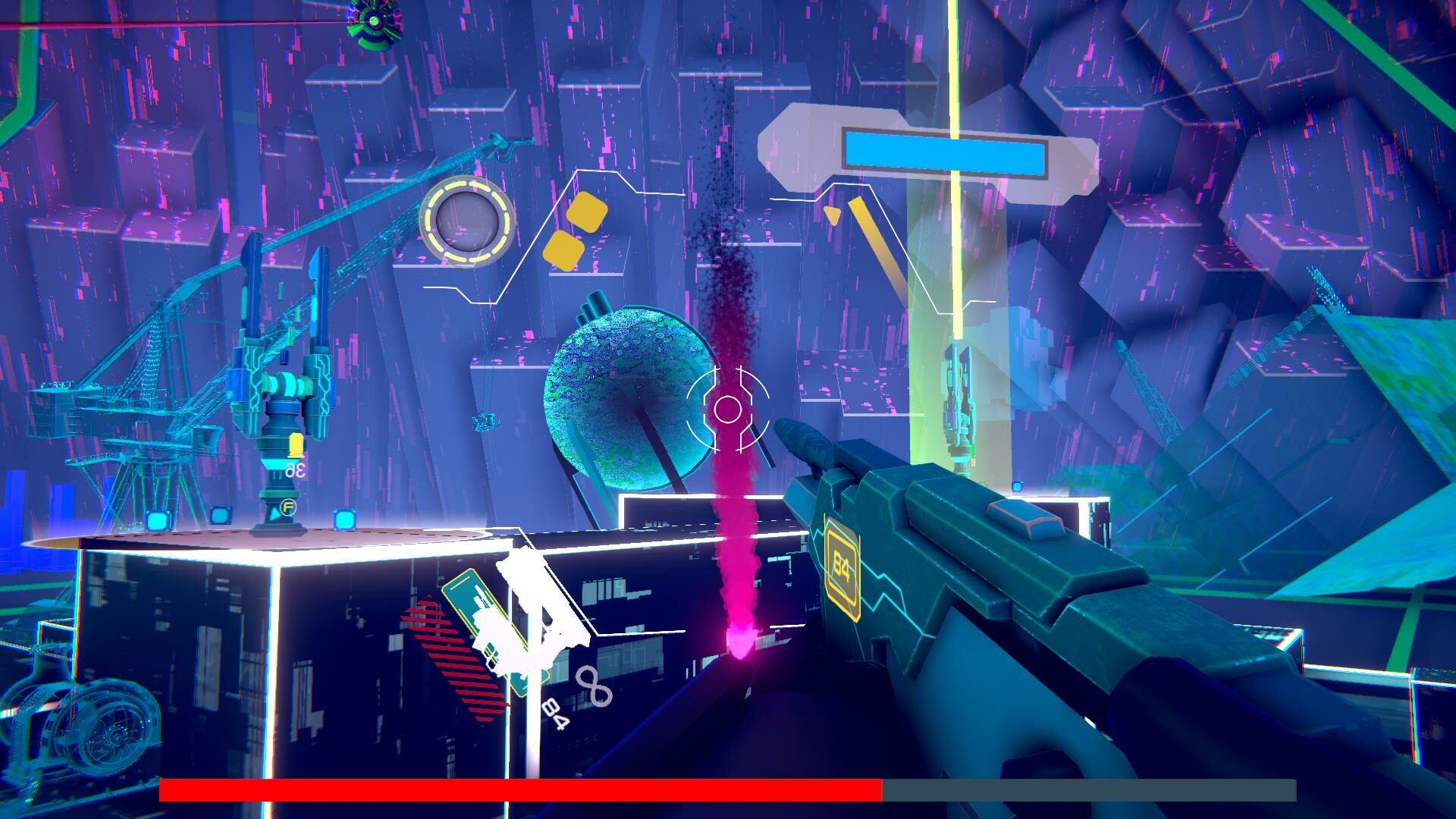The width and height of the screenshot is (1456, 819).
Task: Click the green spinning fan at the top
Action: point(373,23)
